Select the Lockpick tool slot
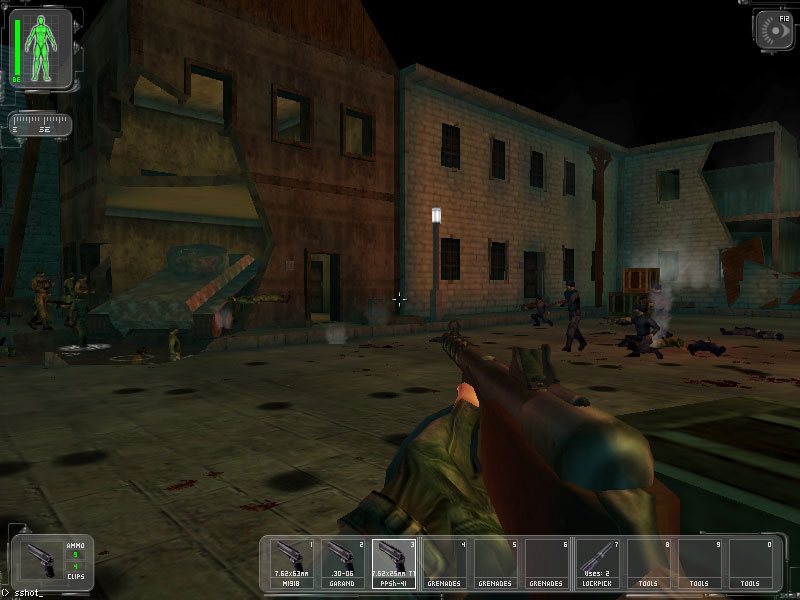 (x=599, y=563)
